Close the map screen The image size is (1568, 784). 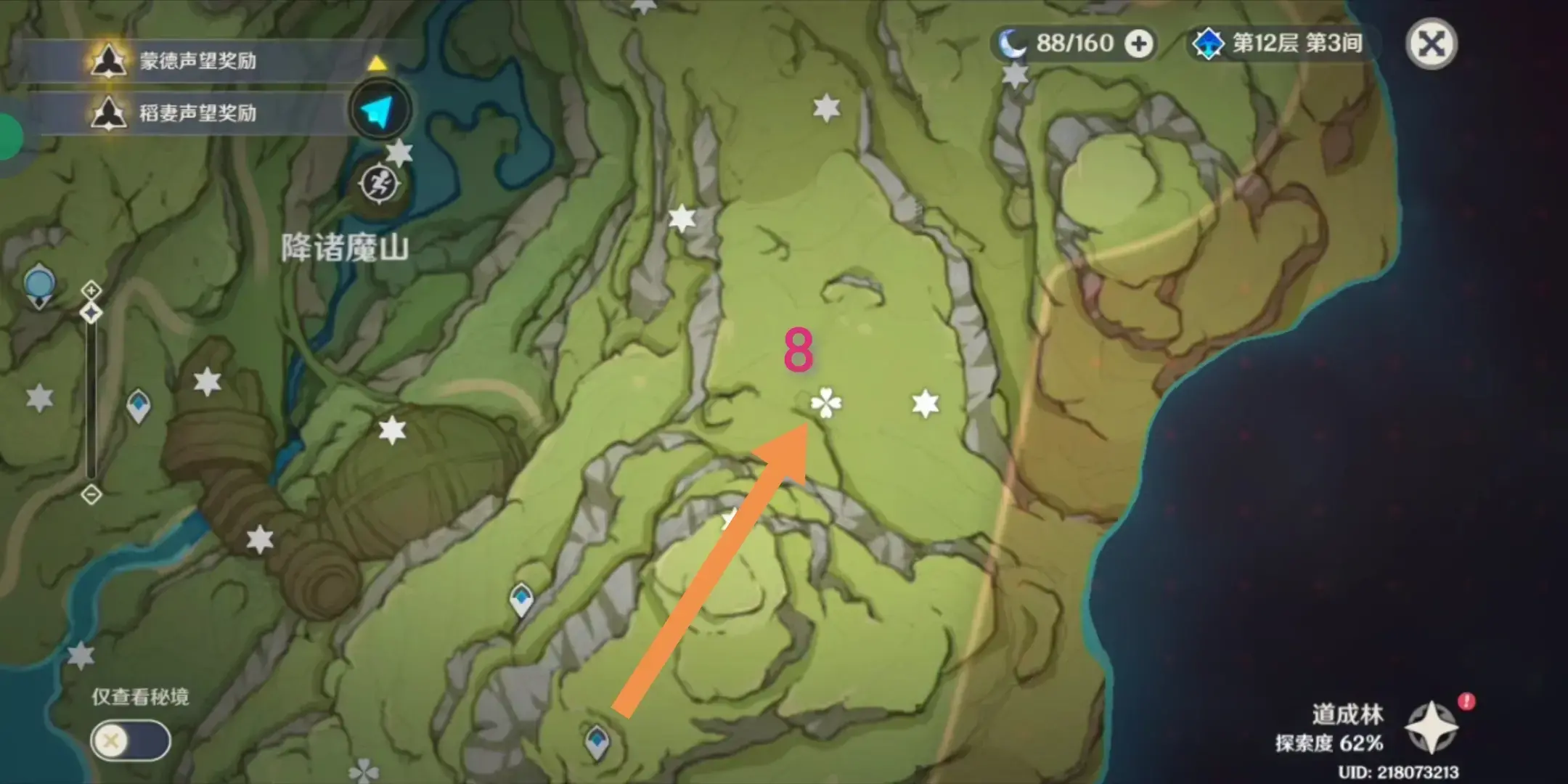[x=1431, y=44]
